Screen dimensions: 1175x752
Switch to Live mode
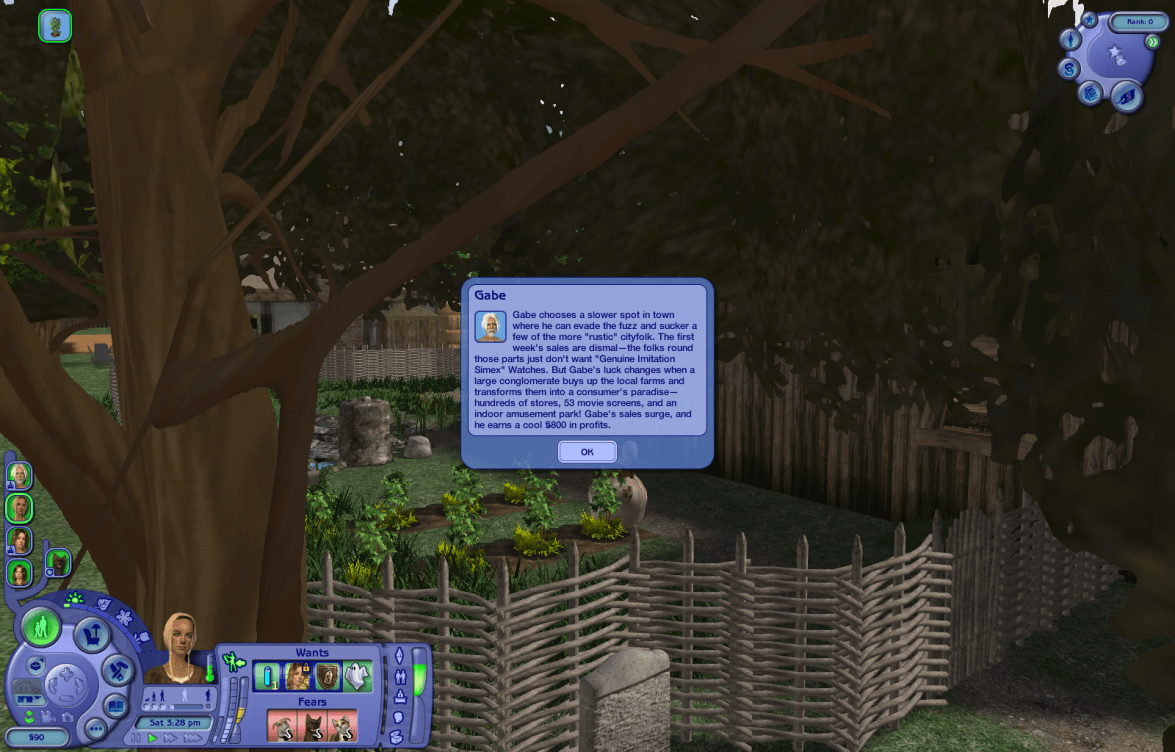pos(41,628)
